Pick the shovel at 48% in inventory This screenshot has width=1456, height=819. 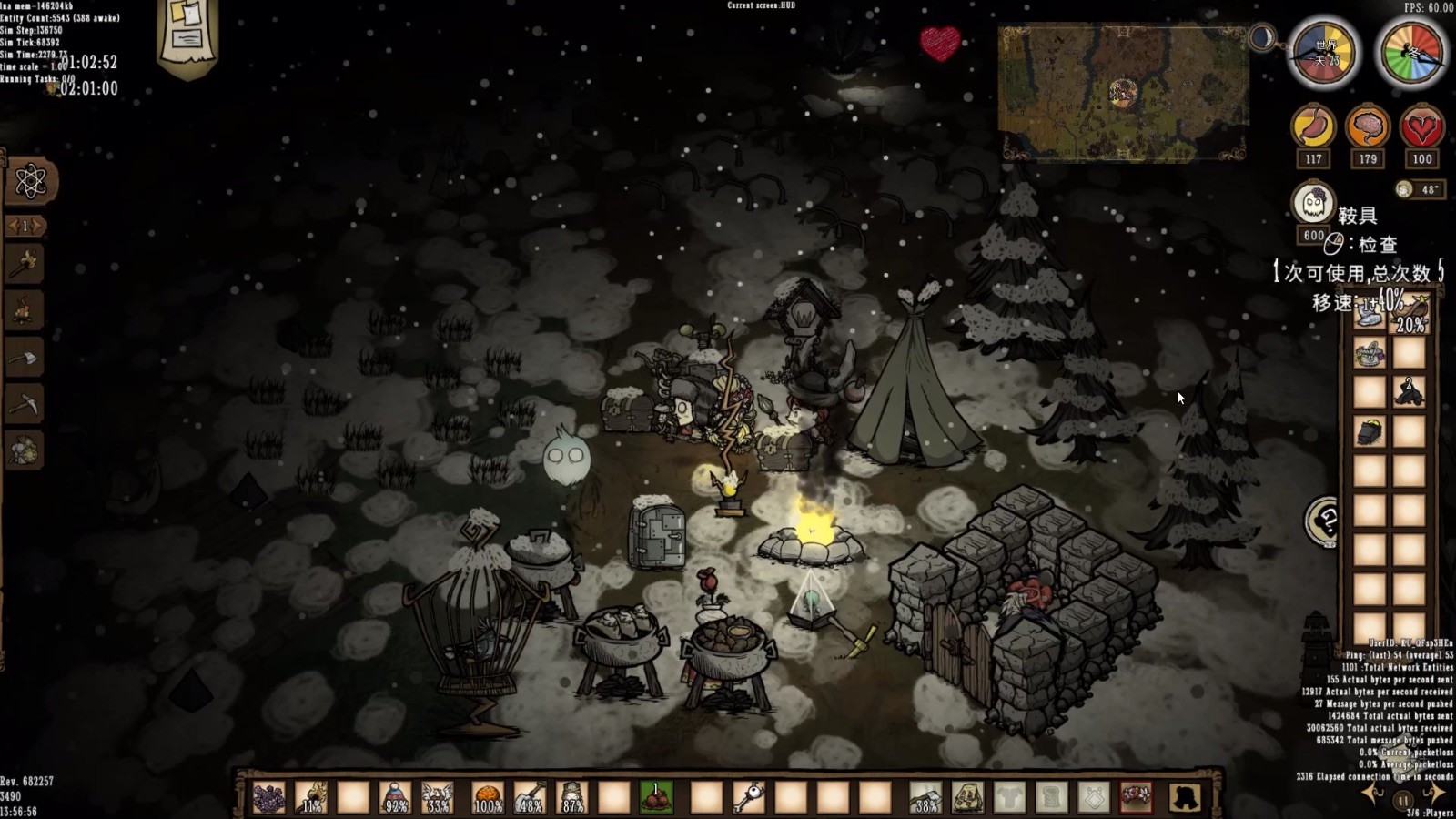pyautogui.click(x=529, y=798)
